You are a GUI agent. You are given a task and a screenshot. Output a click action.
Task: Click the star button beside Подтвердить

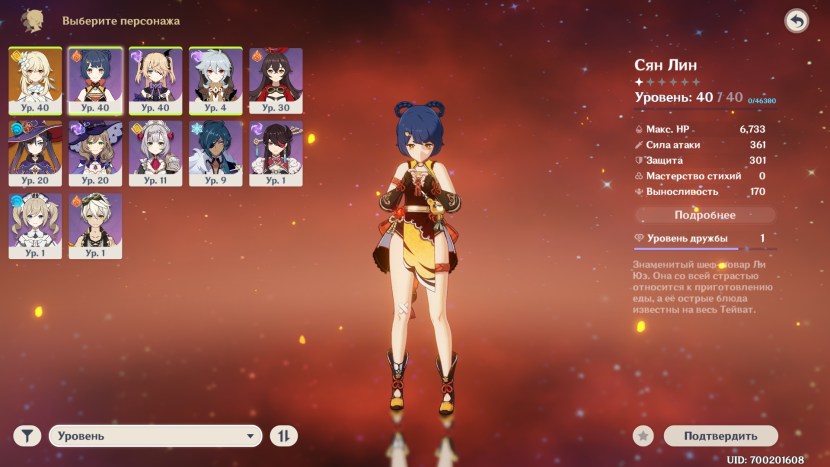(x=646, y=436)
